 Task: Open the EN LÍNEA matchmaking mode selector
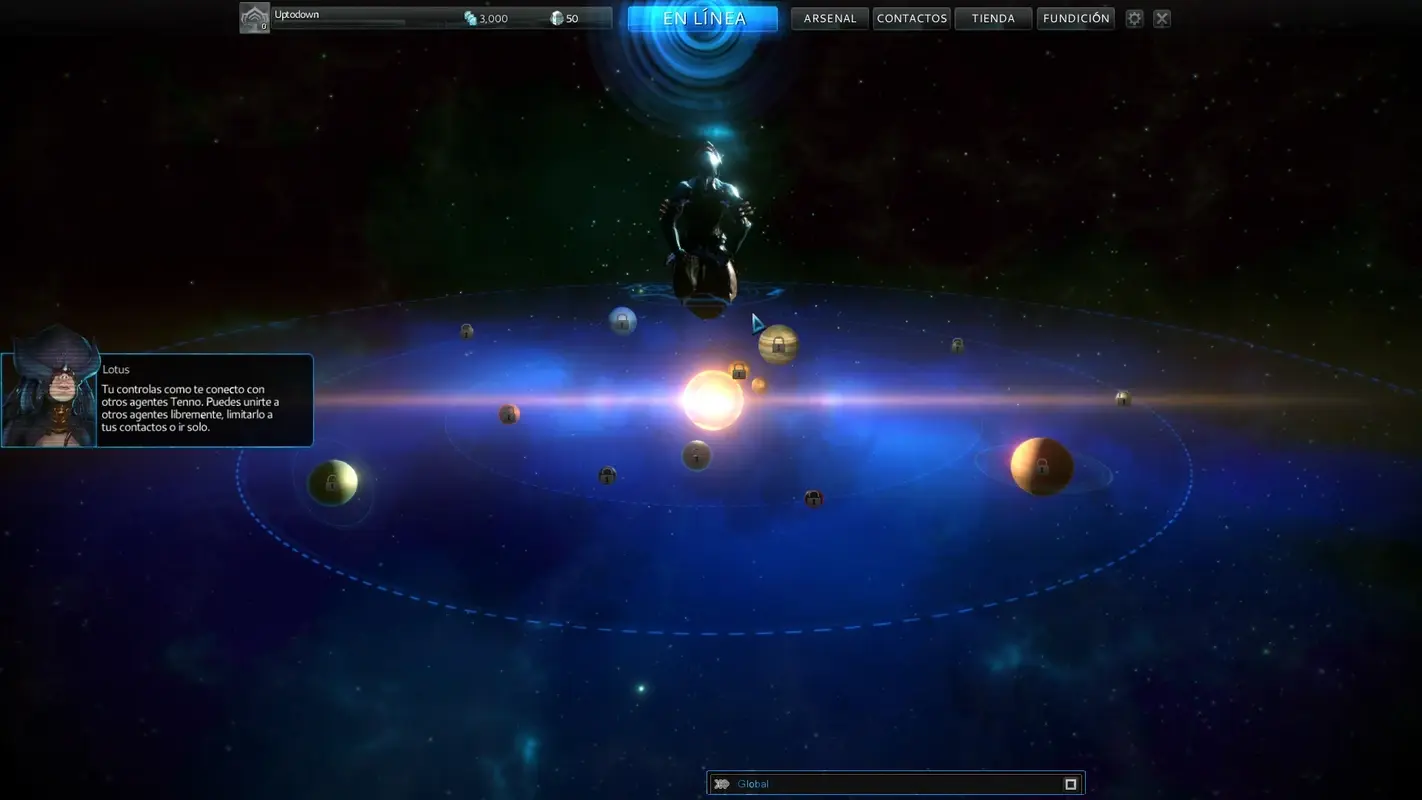pos(702,17)
